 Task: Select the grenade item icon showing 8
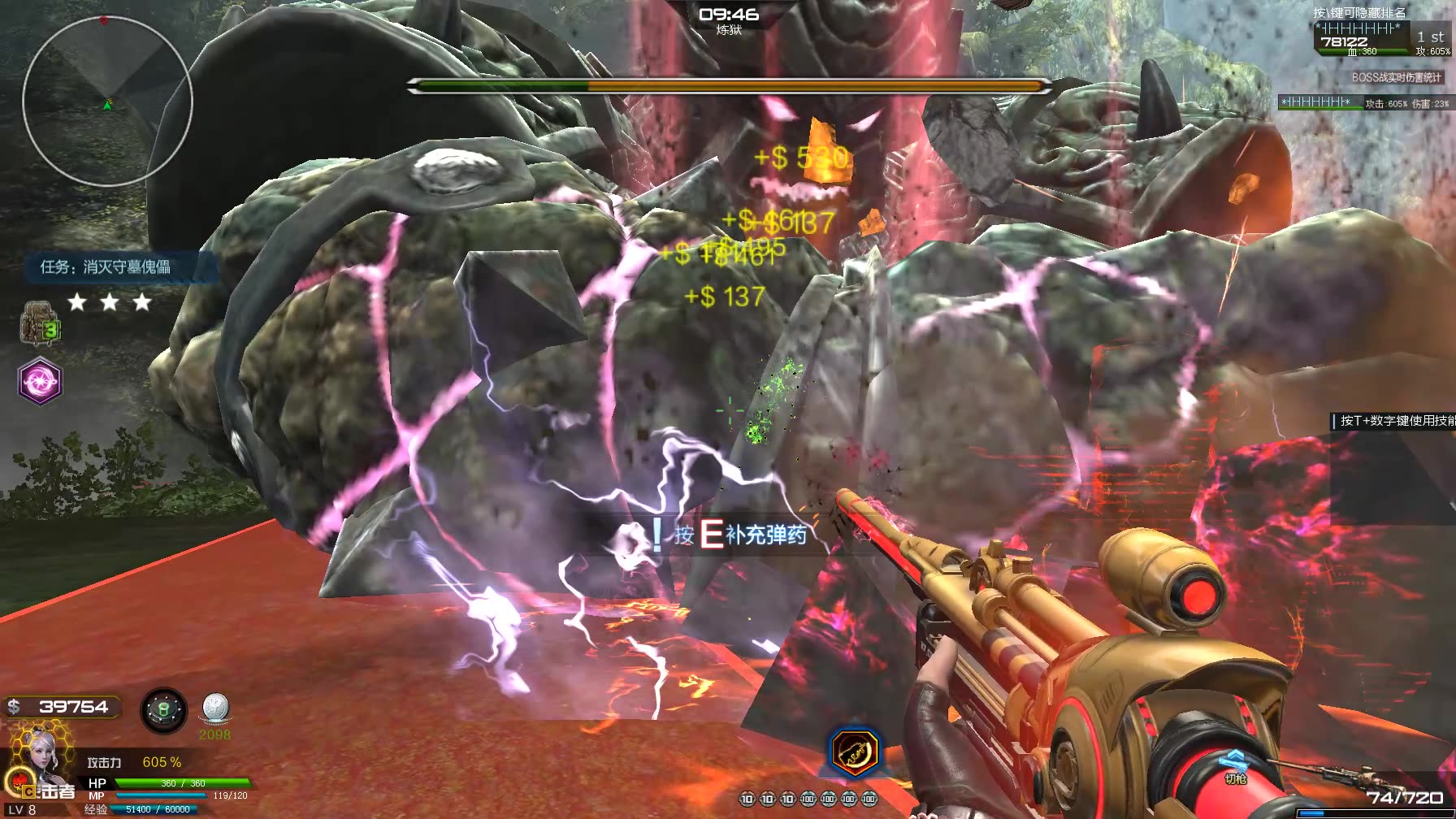(x=163, y=710)
